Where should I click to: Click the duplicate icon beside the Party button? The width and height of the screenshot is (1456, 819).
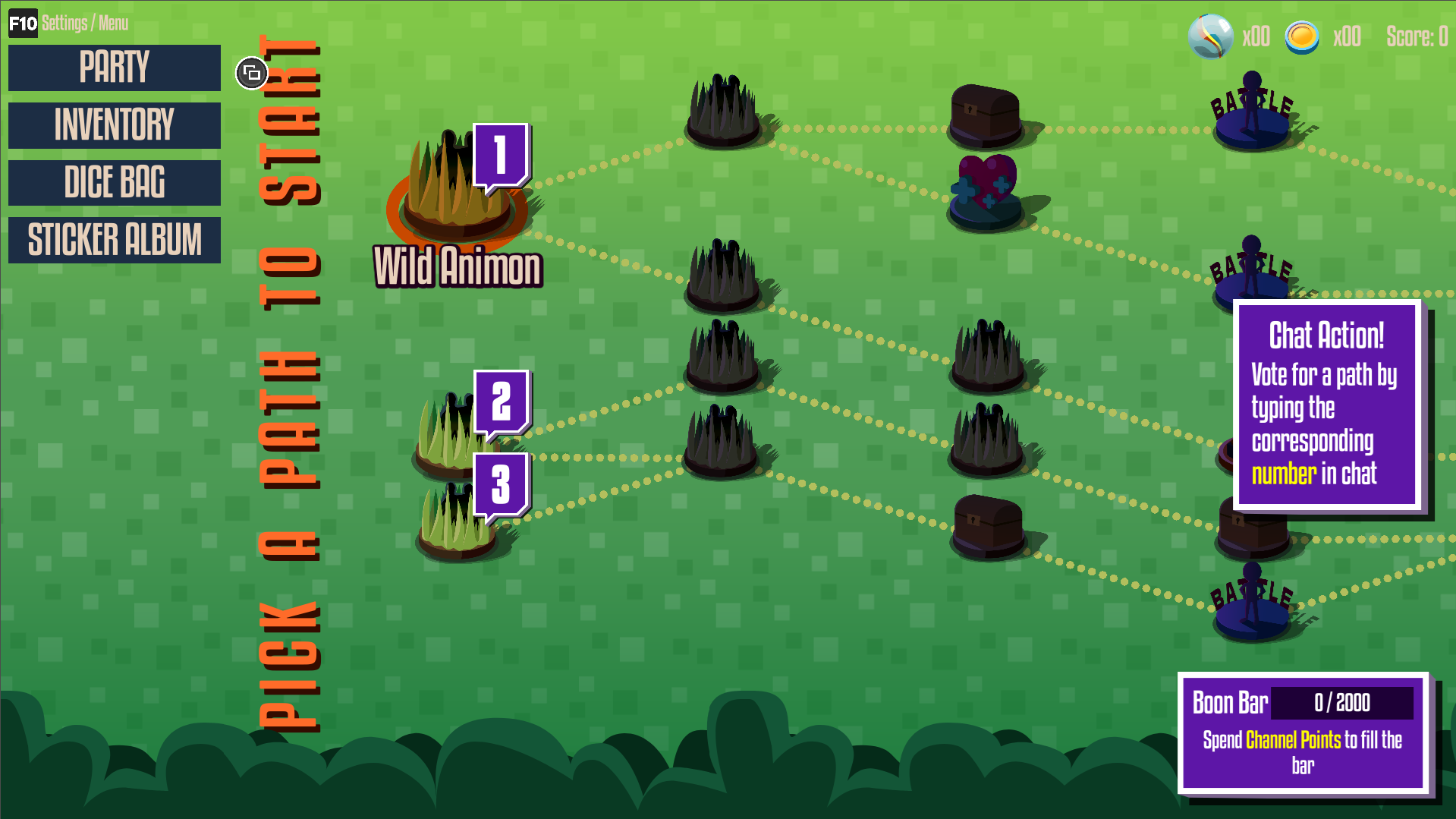coord(251,73)
